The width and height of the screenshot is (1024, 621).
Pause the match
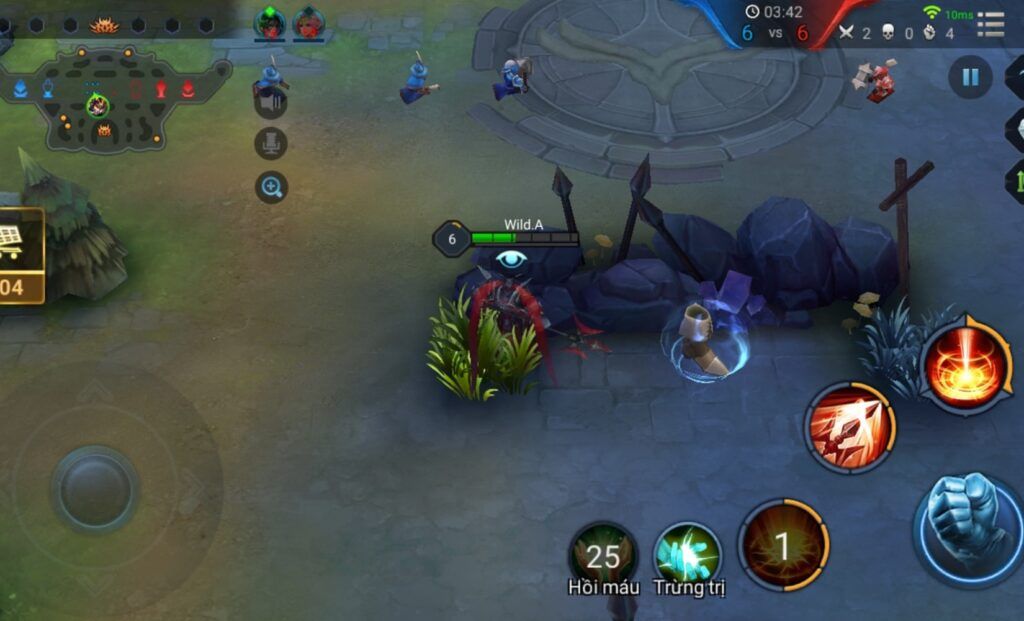[969, 77]
